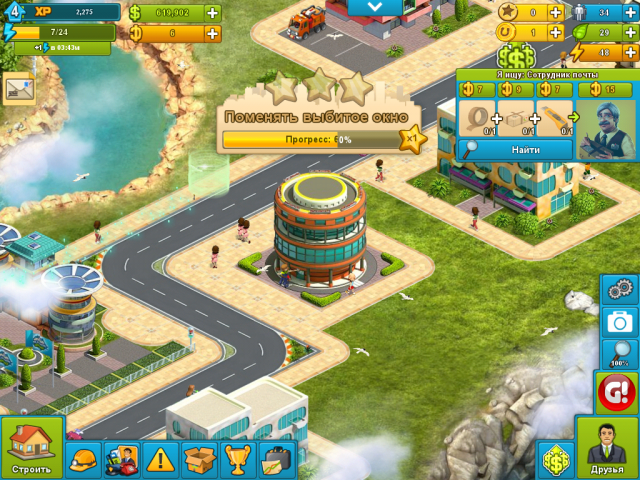Add more green dollar cash
This screenshot has width=640, height=480.
(x=212, y=13)
